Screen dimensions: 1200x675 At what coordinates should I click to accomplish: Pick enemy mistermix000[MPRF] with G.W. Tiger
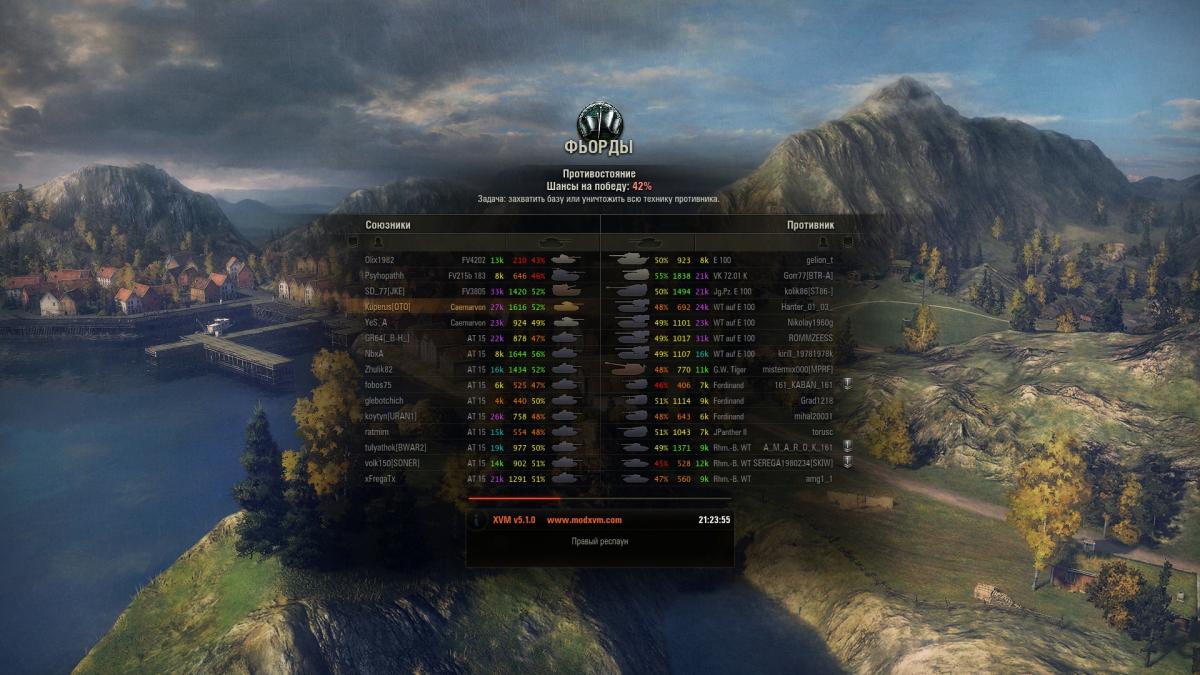point(798,370)
